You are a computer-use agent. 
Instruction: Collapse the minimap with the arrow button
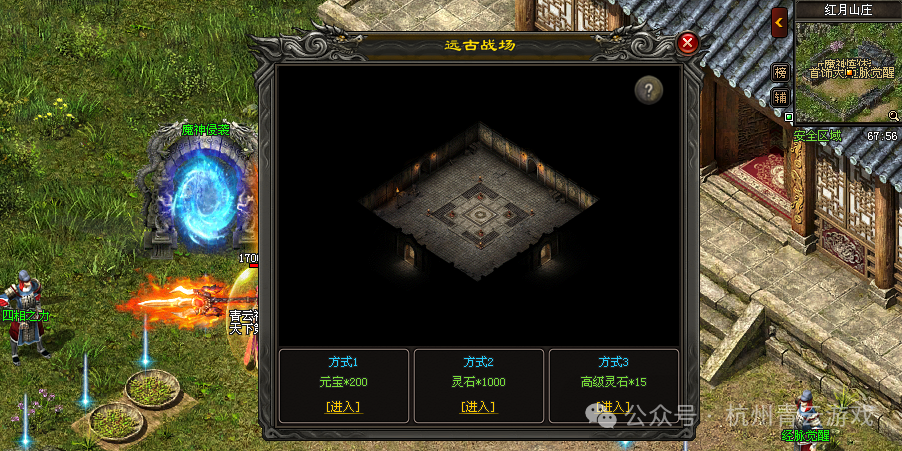click(780, 22)
